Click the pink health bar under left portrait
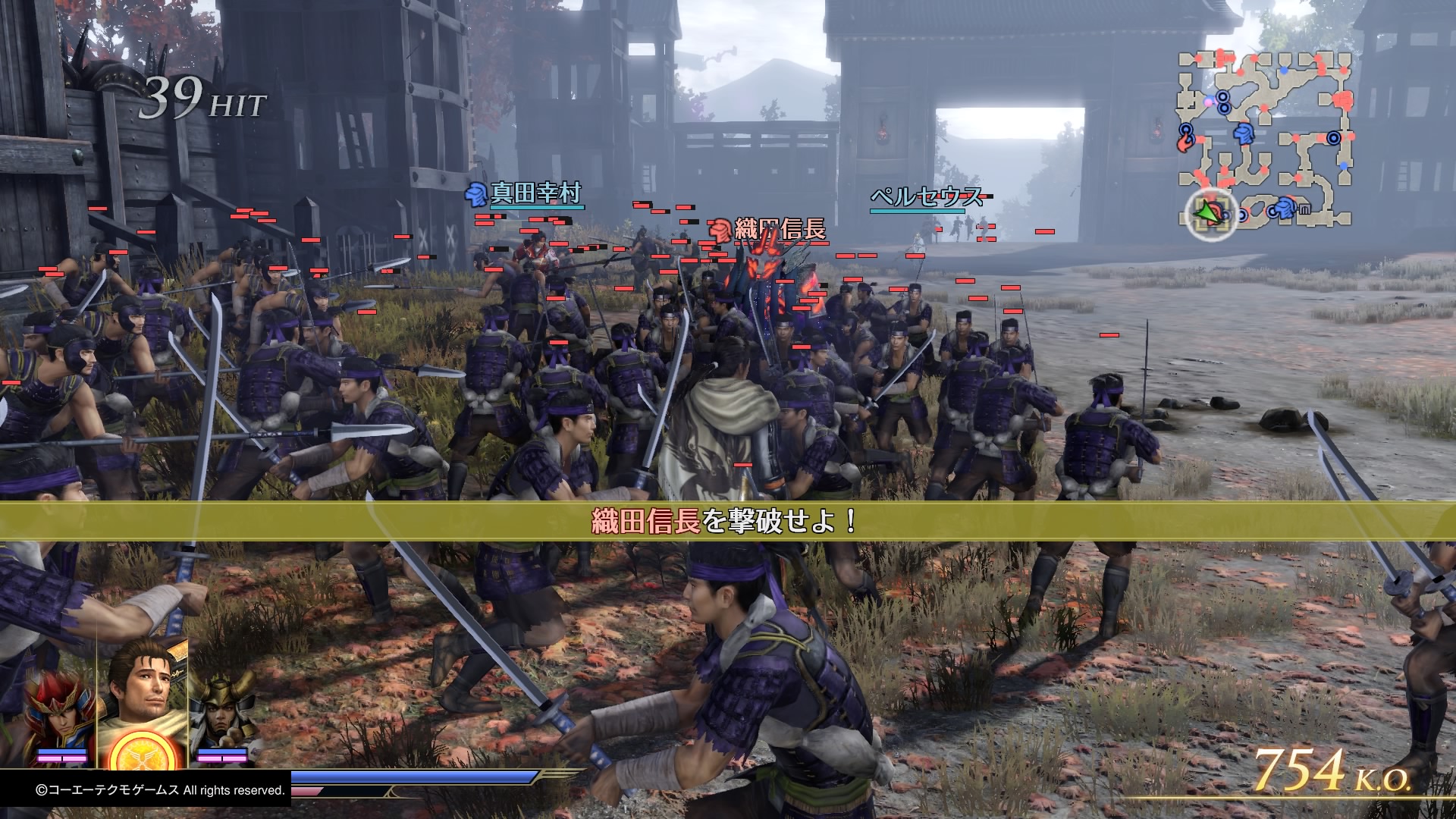 [62, 758]
